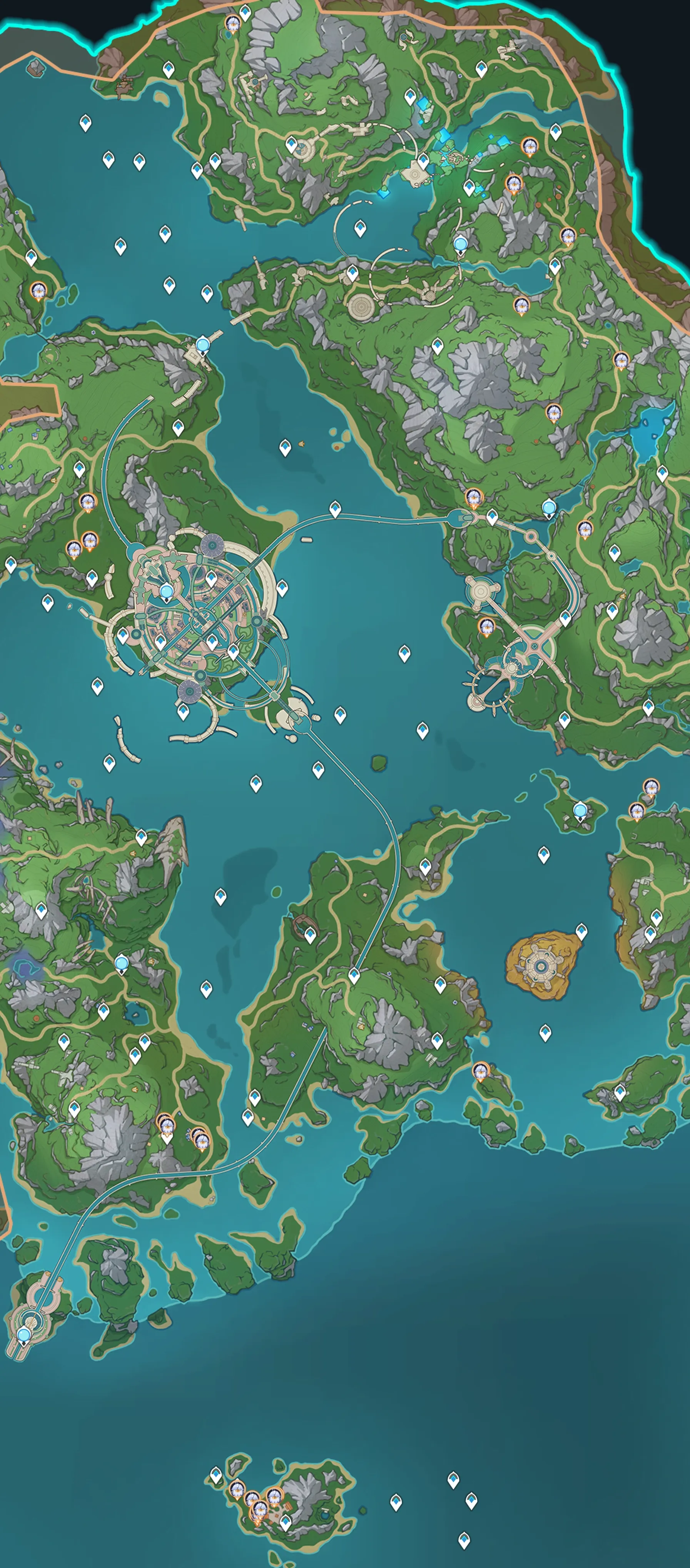Select the Statue of the Seven inside the walled city

click(x=166, y=591)
